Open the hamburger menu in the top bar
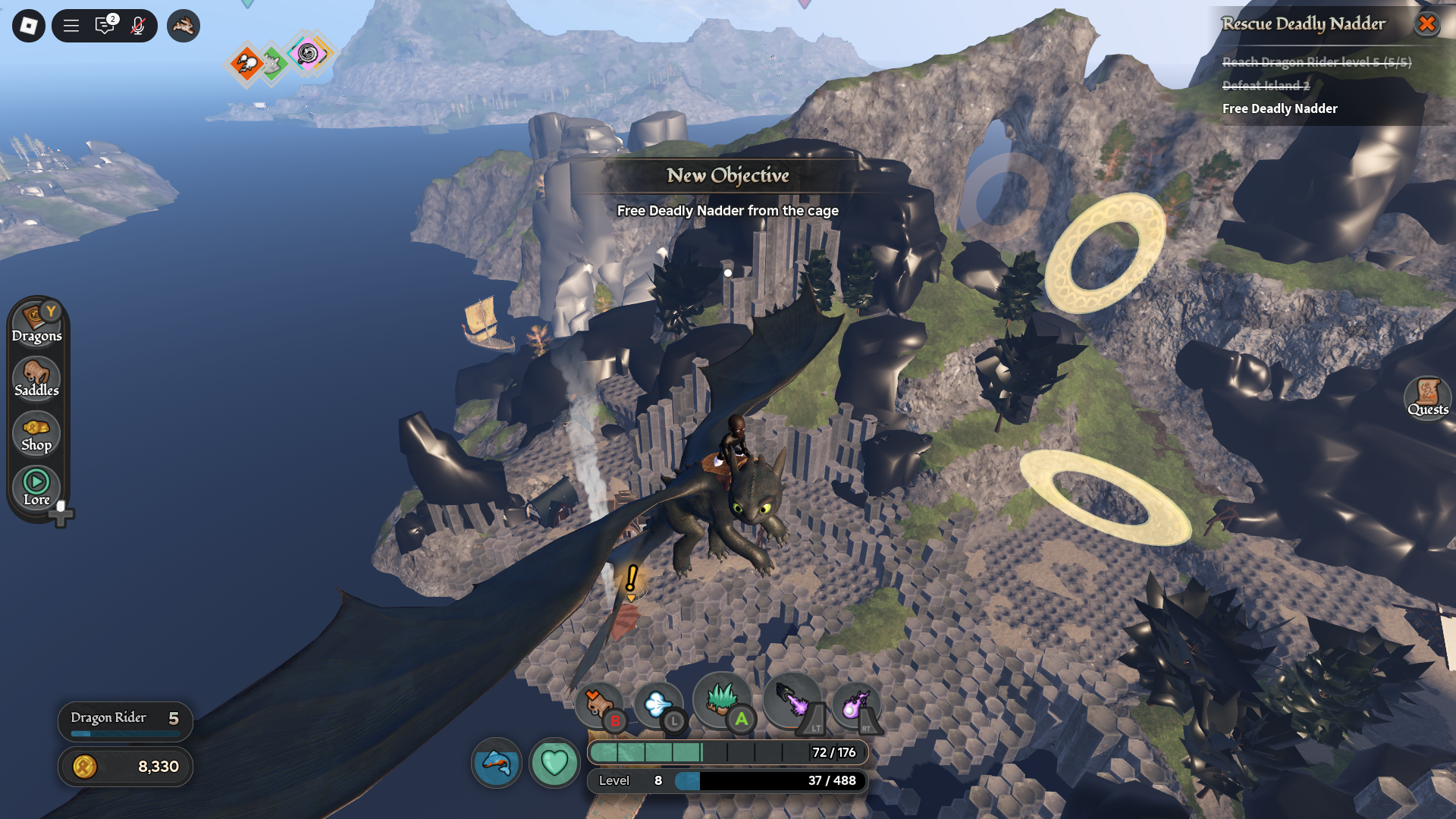Image resolution: width=1456 pixels, height=819 pixels. [x=71, y=26]
